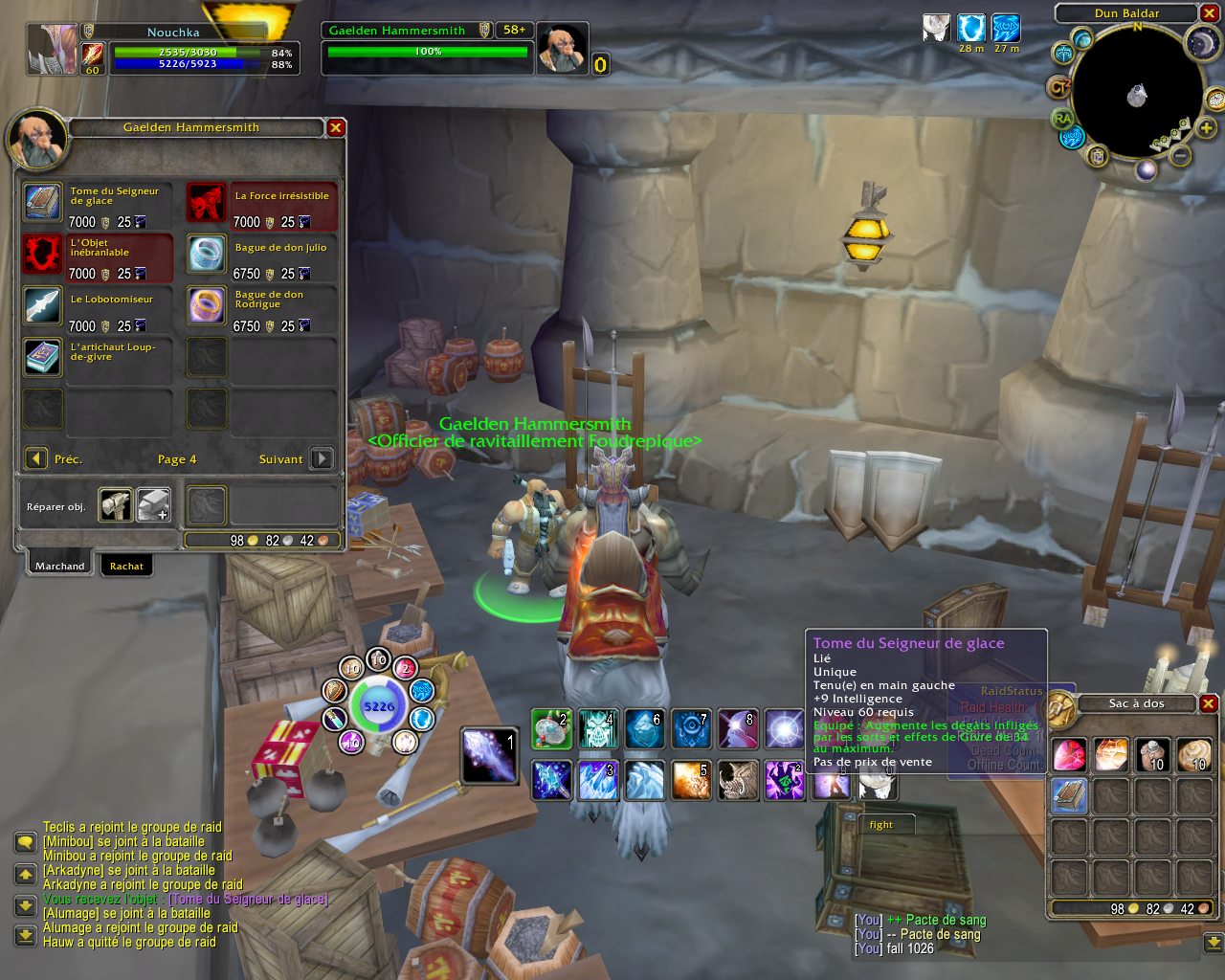Image resolution: width=1225 pixels, height=980 pixels.
Task: Go to previous merchant page (Préc.)
Action: [x=36, y=458]
